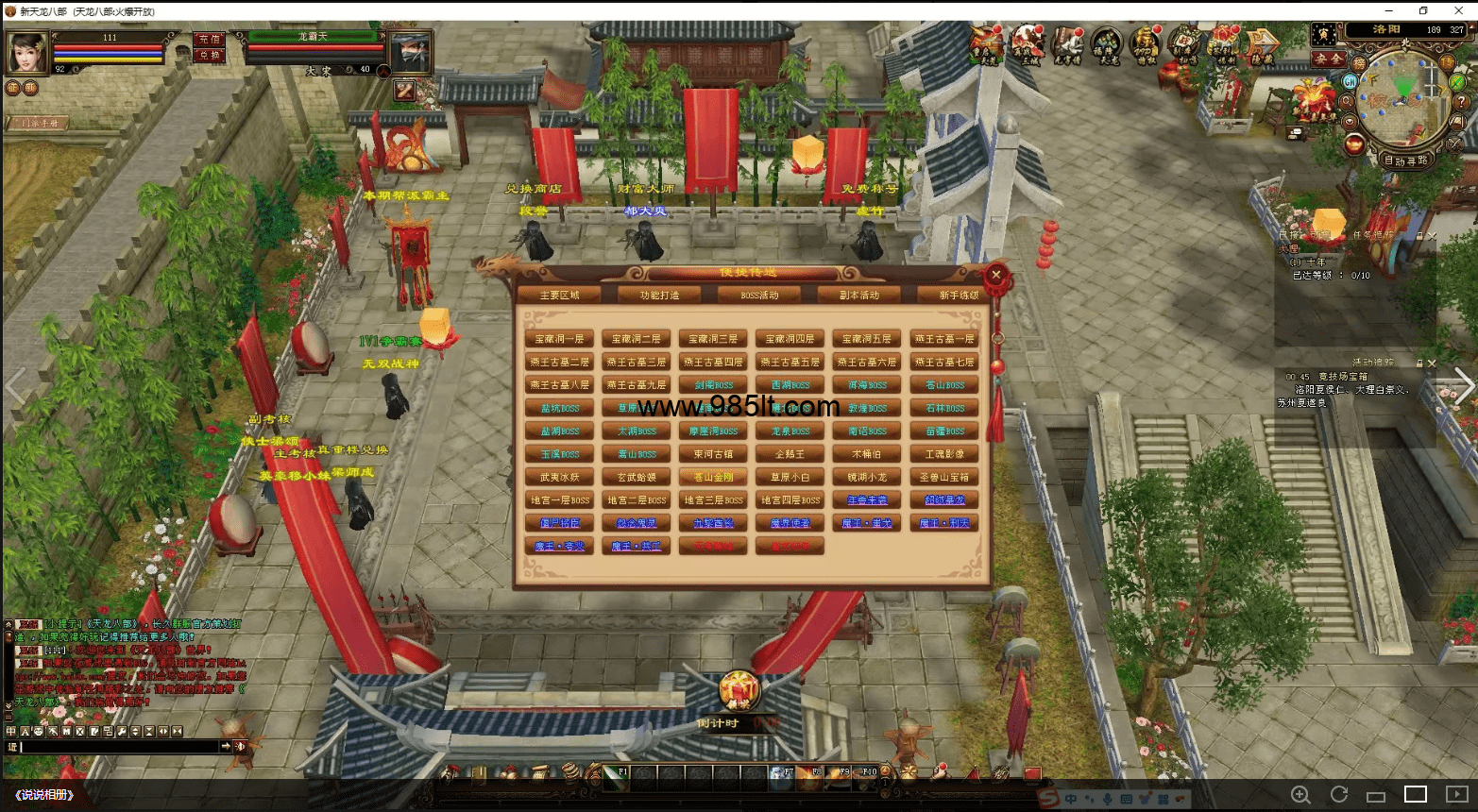The width and height of the screenshot is (1478, 812).
Task: Close the 便捷传送 teleport panel
Action: [x=995, y=276]
